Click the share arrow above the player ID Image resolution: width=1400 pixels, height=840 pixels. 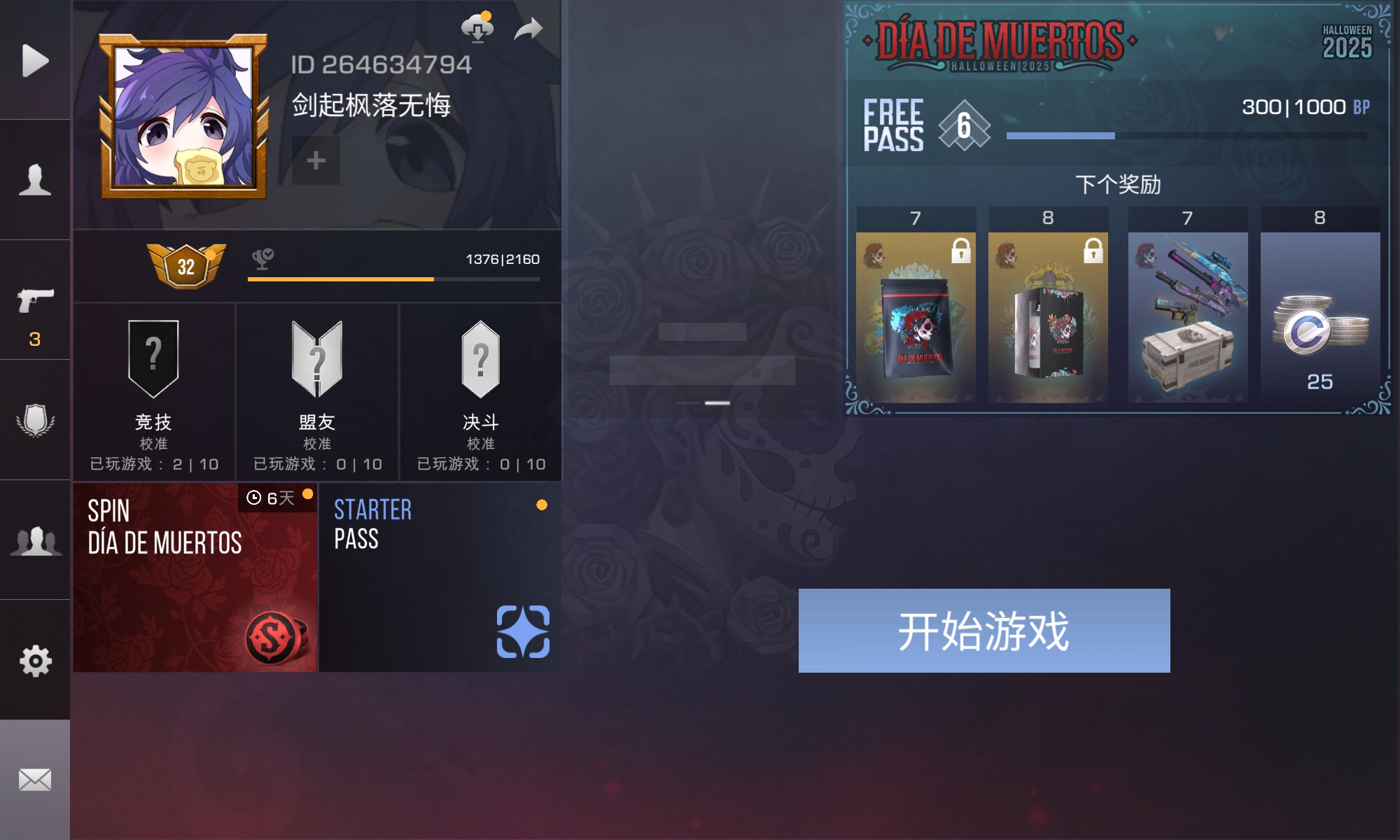click(528, 28)
